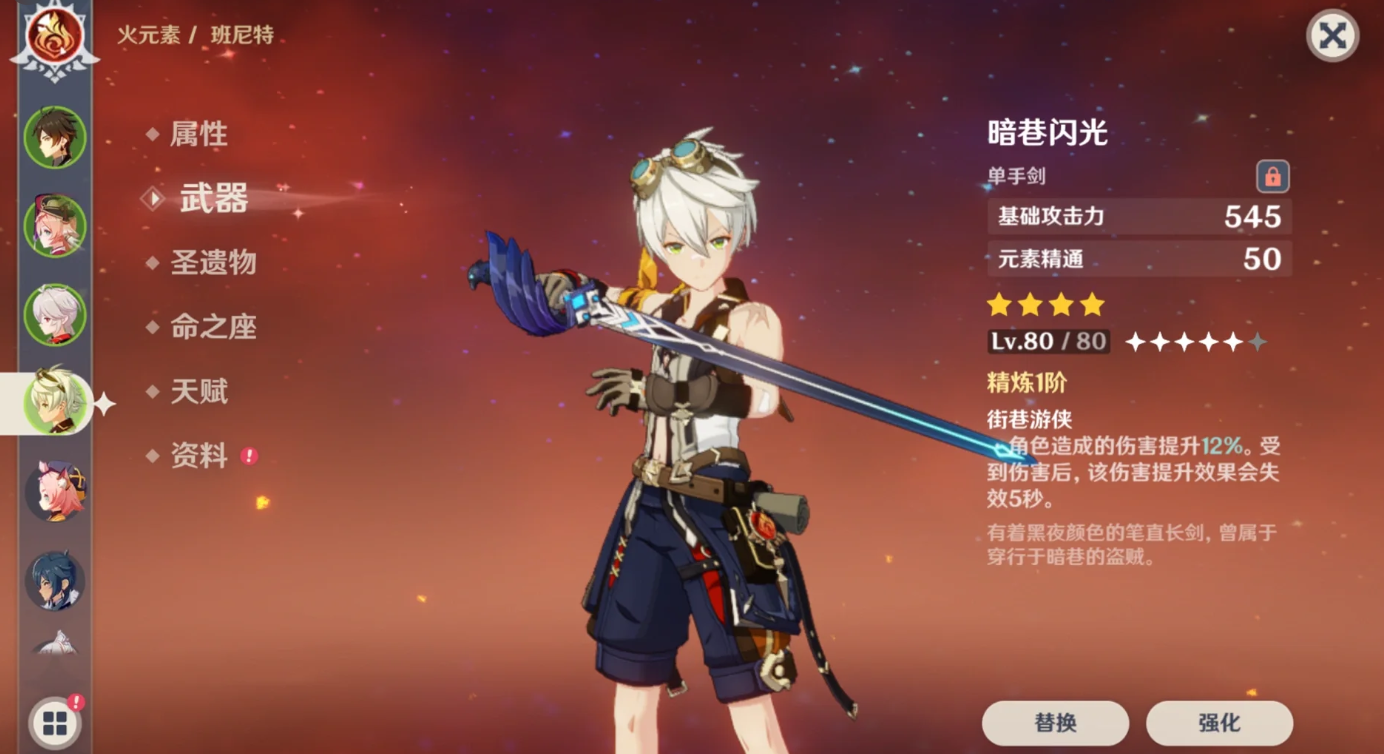Open 资料 marked with red notification badge

click(x=201, y=455)
